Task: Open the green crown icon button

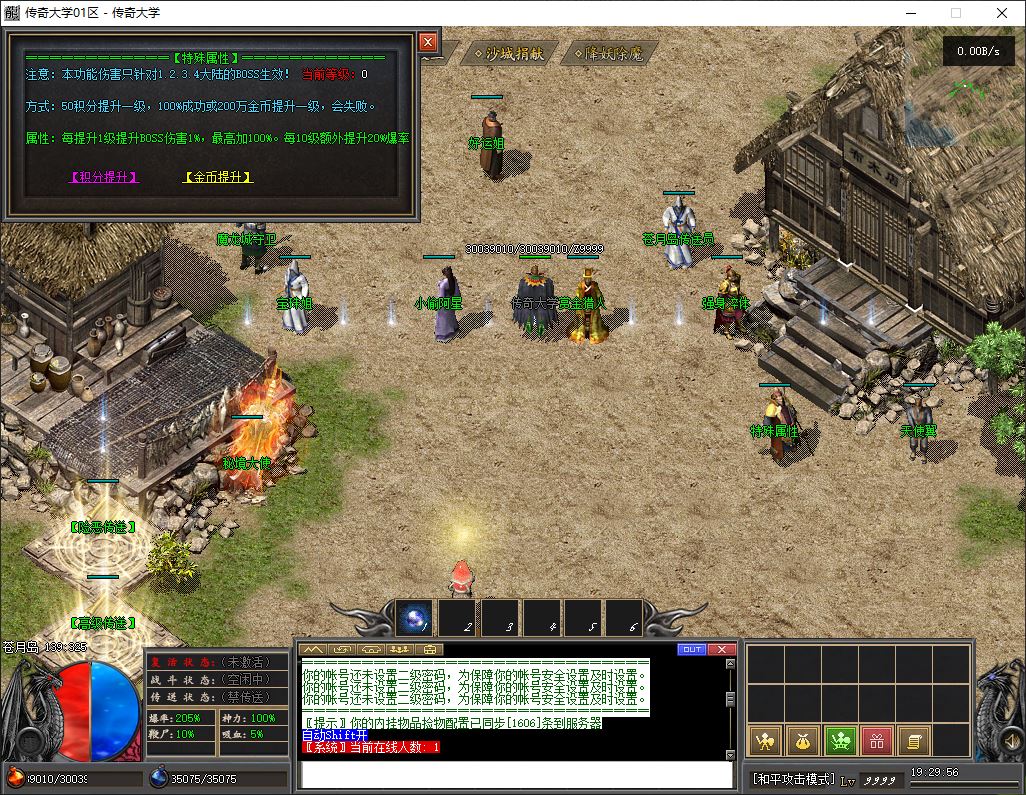Action: coord(840,741)
